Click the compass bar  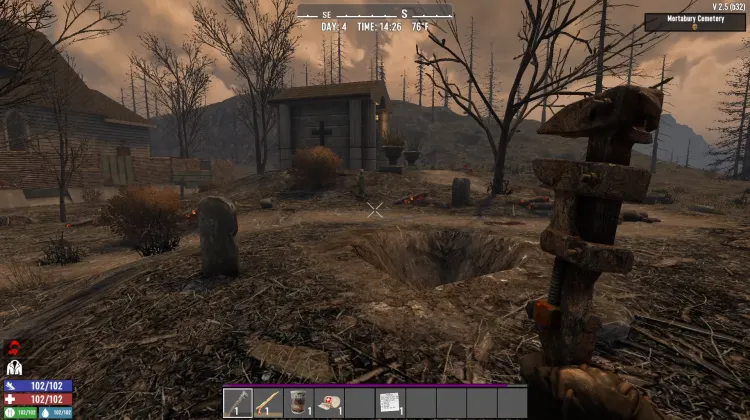click(x=375, y=12)
